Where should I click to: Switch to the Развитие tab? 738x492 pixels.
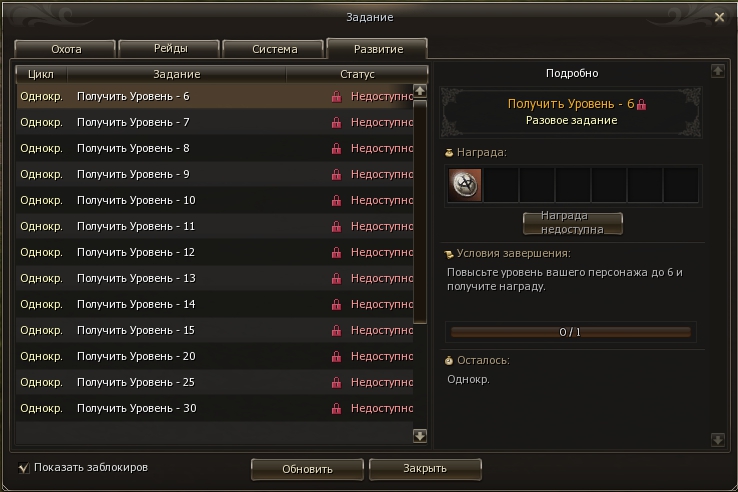377,49
